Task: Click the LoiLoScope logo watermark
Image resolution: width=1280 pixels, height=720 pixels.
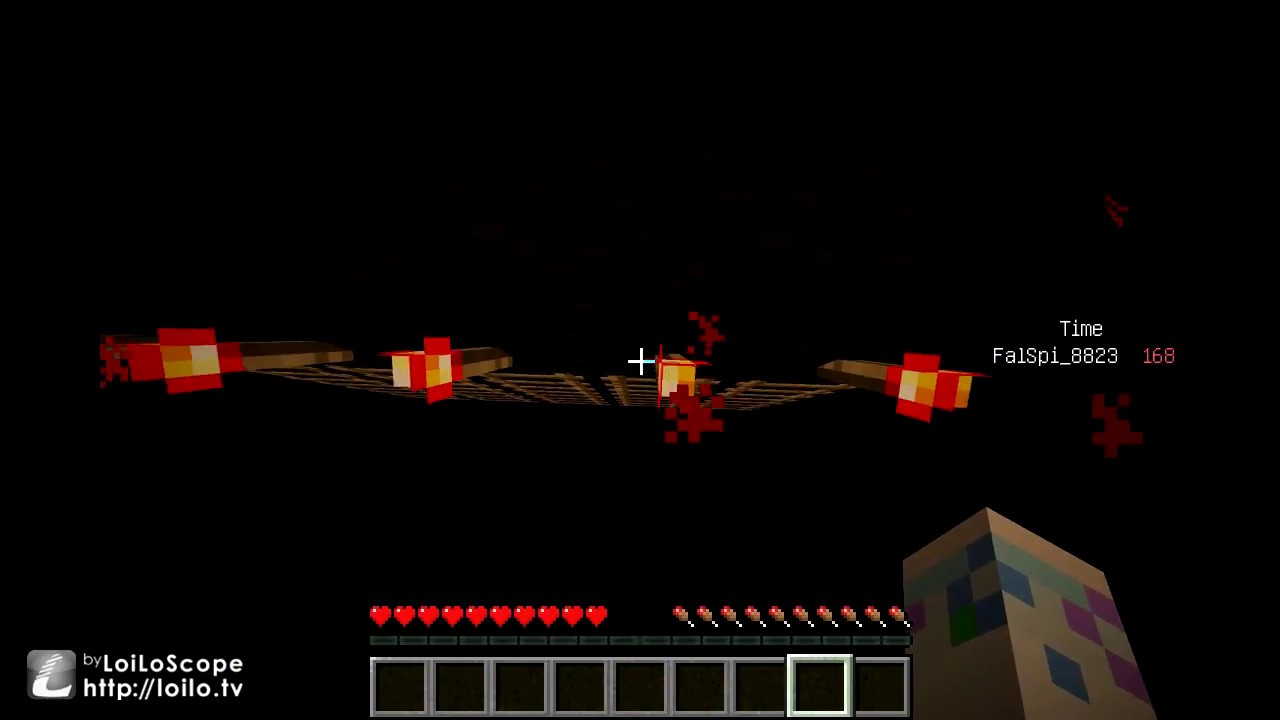Action: [x=50, y=673]
